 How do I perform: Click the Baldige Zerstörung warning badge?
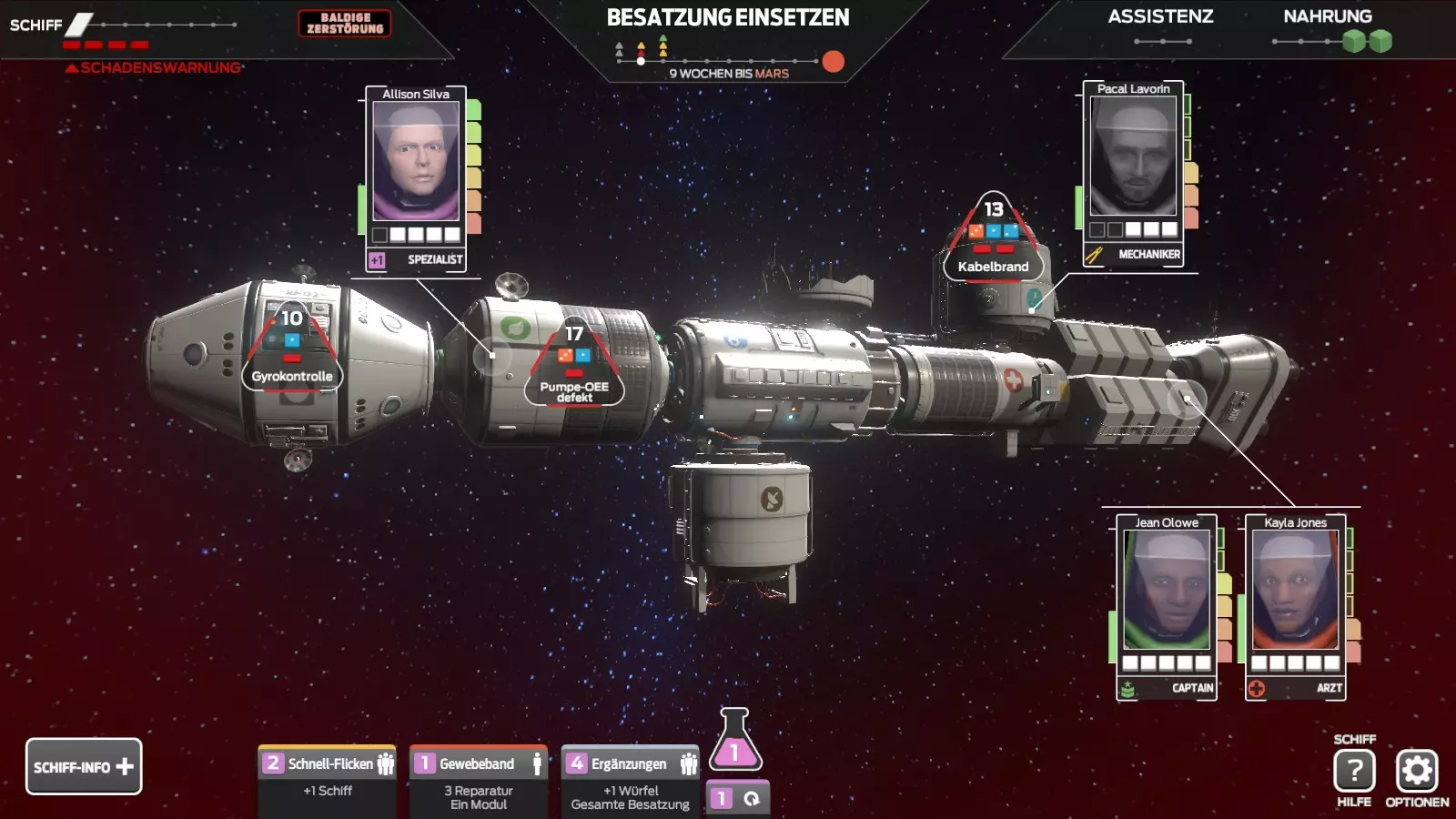pyautogui.click(x=345, y=24)
